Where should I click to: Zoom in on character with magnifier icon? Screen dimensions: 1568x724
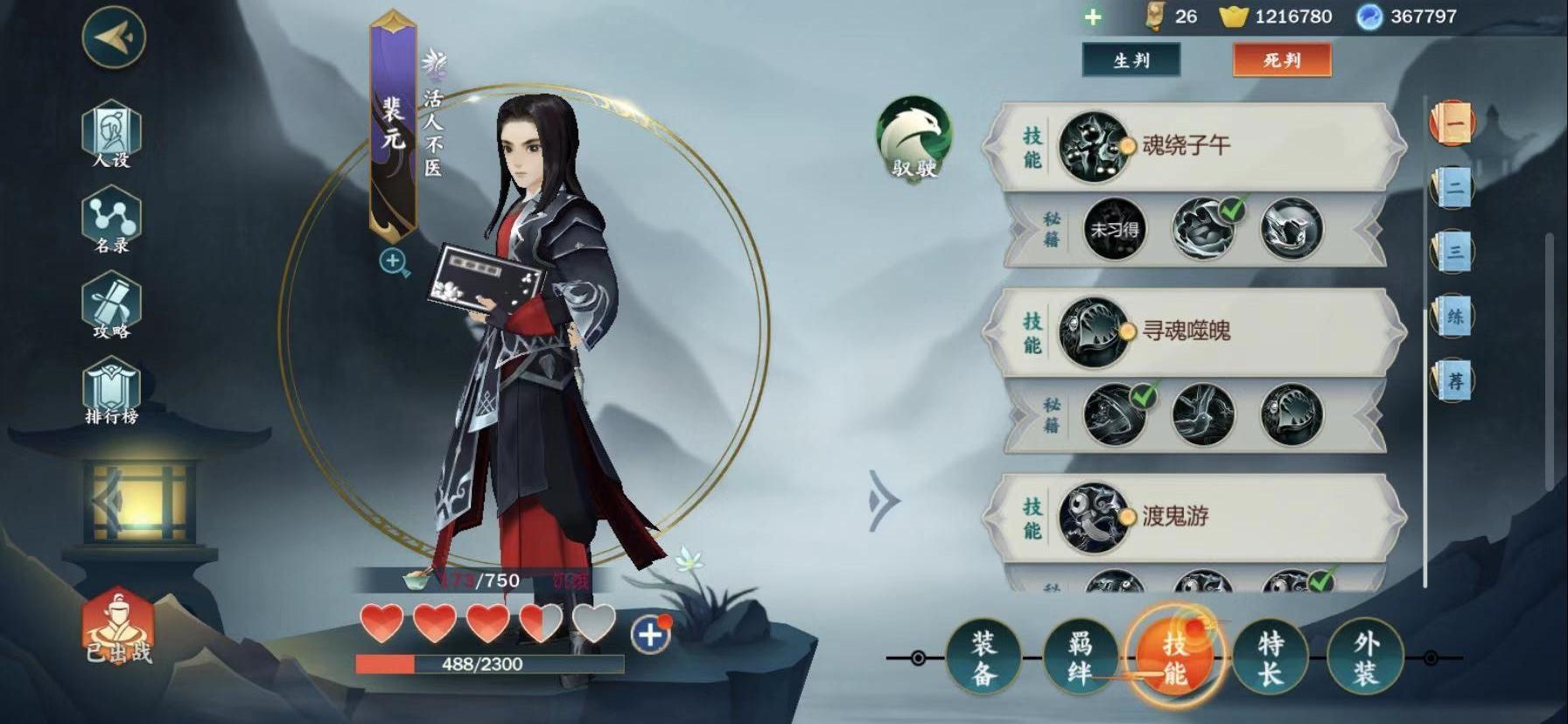394,261
